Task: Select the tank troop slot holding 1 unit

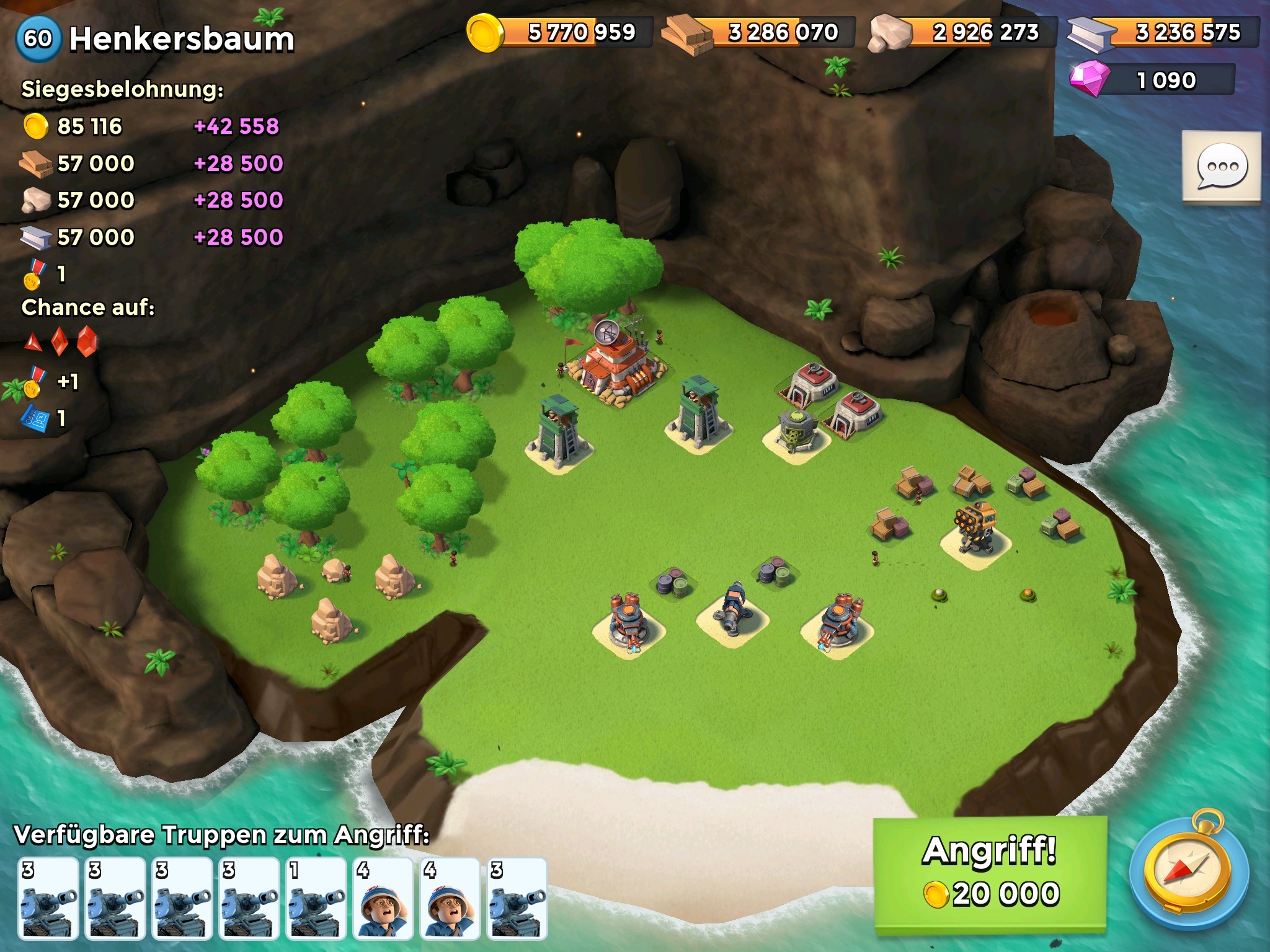Action: [317, 897]
